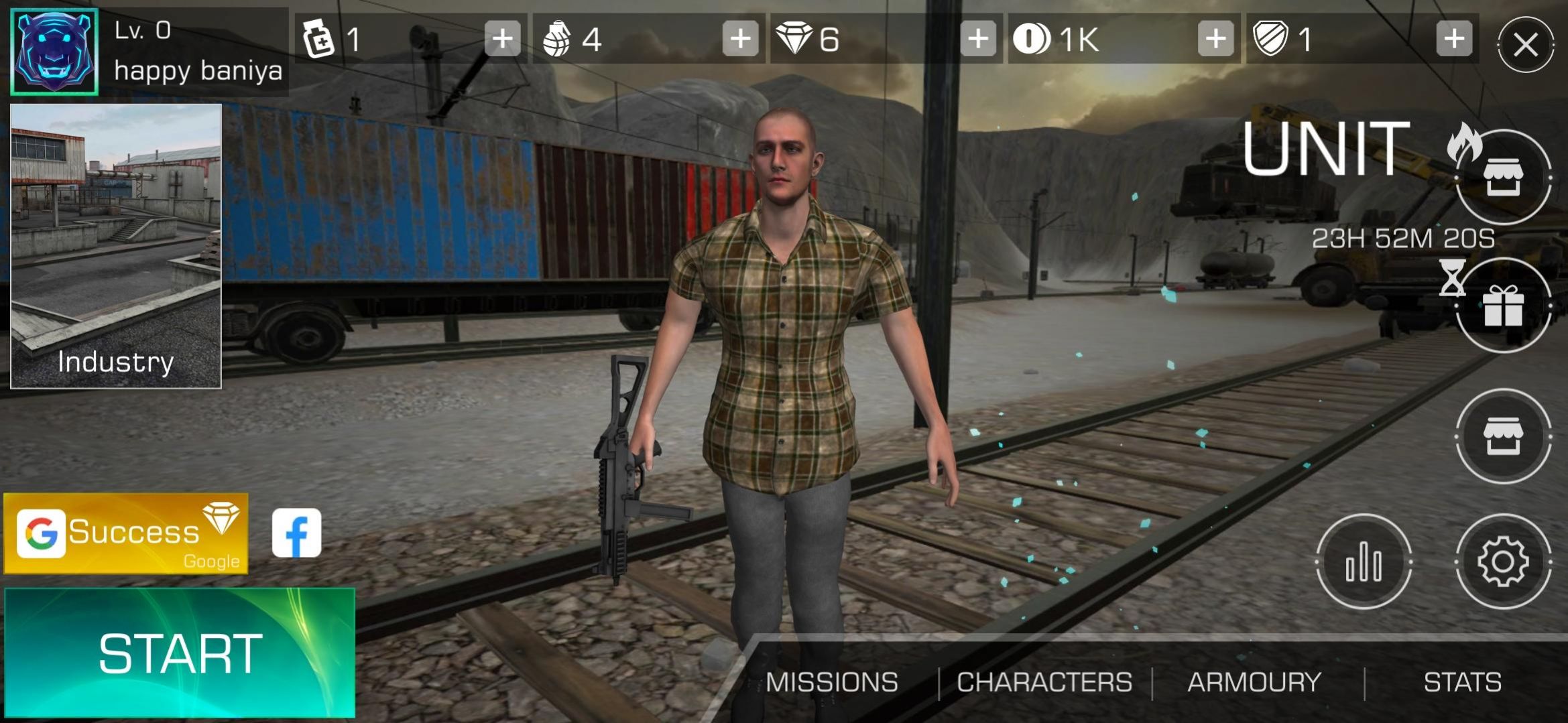
Task: Open the plain shop icon above settings
Action: click(x=1503, y=436)
